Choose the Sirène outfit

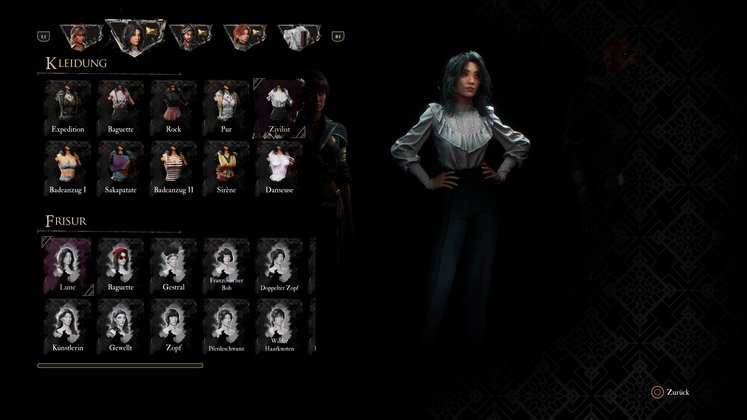coord(226,166)
